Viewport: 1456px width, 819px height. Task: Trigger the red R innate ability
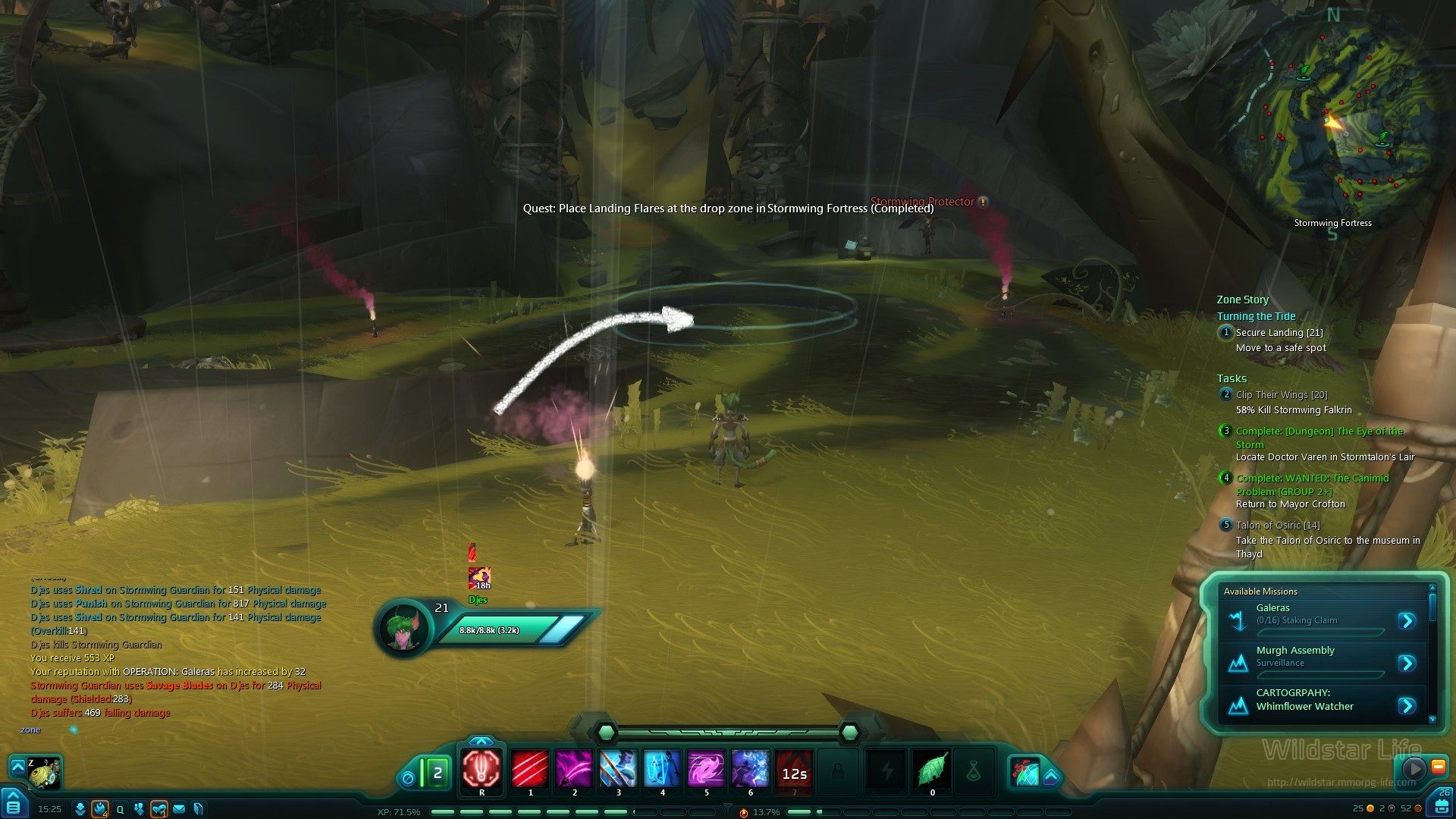click(482, 769)
